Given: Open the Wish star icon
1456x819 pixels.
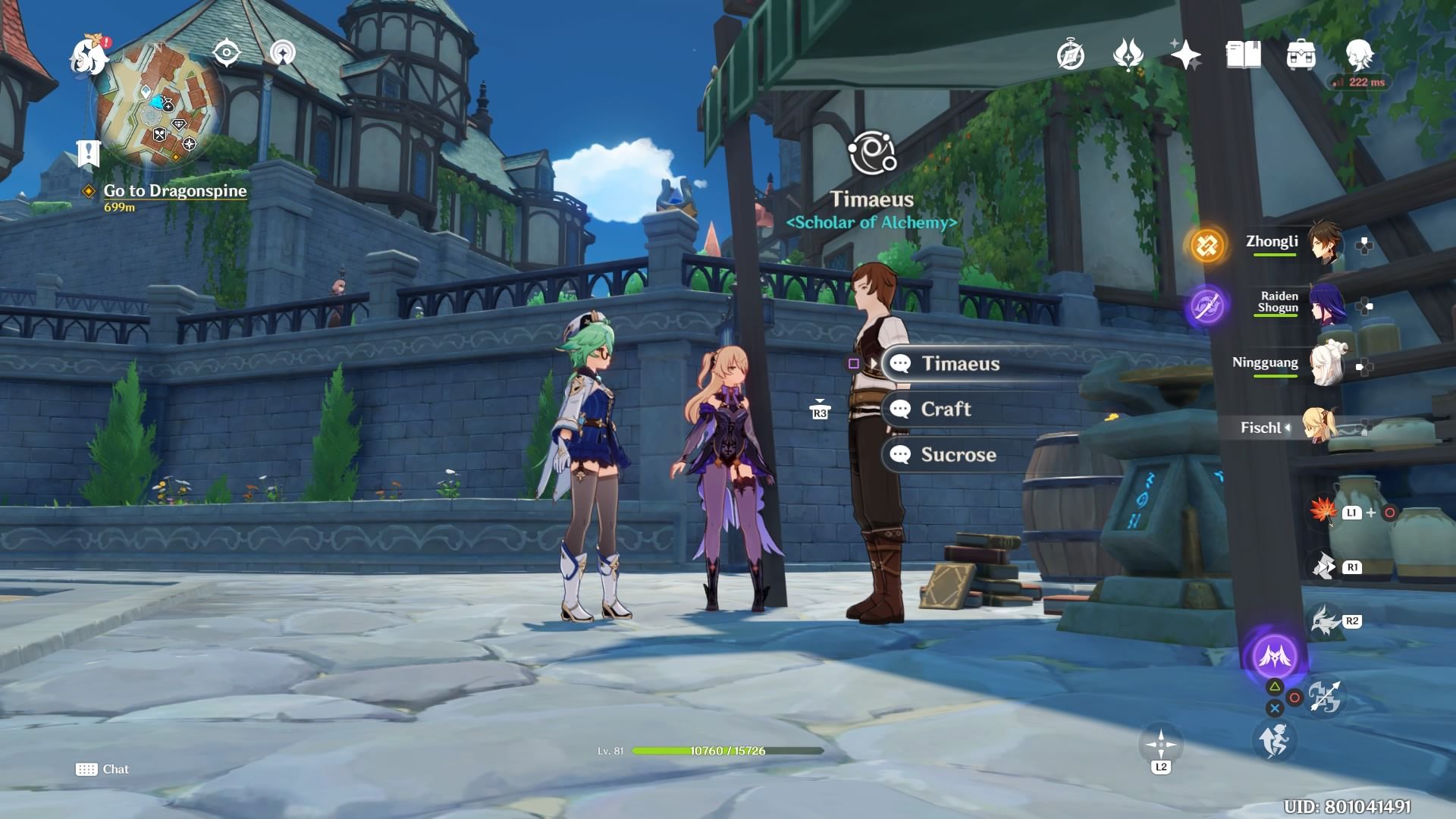Looking at the screenshot, I should (1185, 55).
